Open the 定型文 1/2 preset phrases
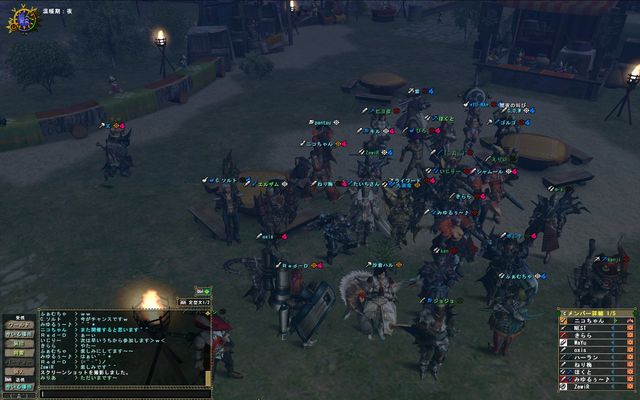The width and height of the screenshot is (640, 400). [x=192, y=301]
